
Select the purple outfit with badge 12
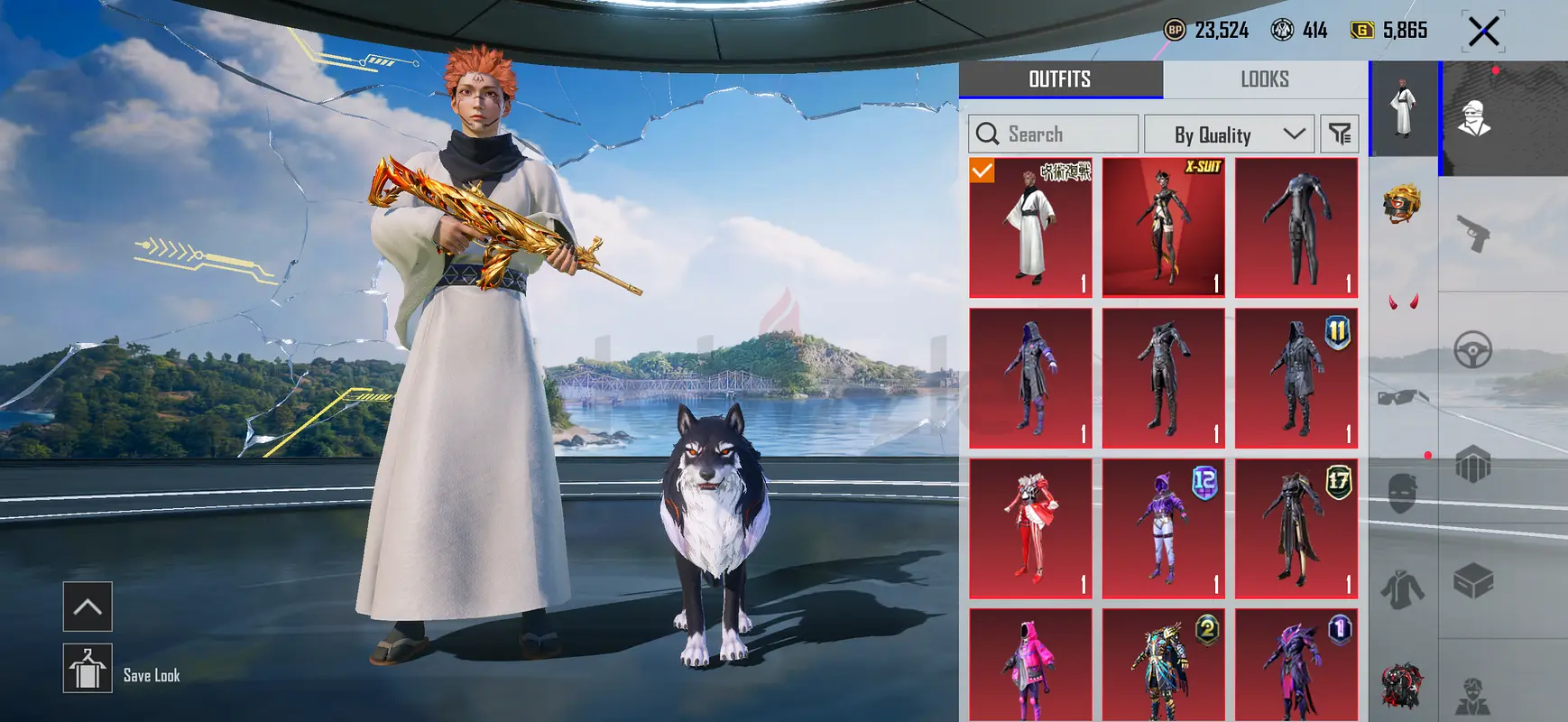click(x=1163, y=529)
